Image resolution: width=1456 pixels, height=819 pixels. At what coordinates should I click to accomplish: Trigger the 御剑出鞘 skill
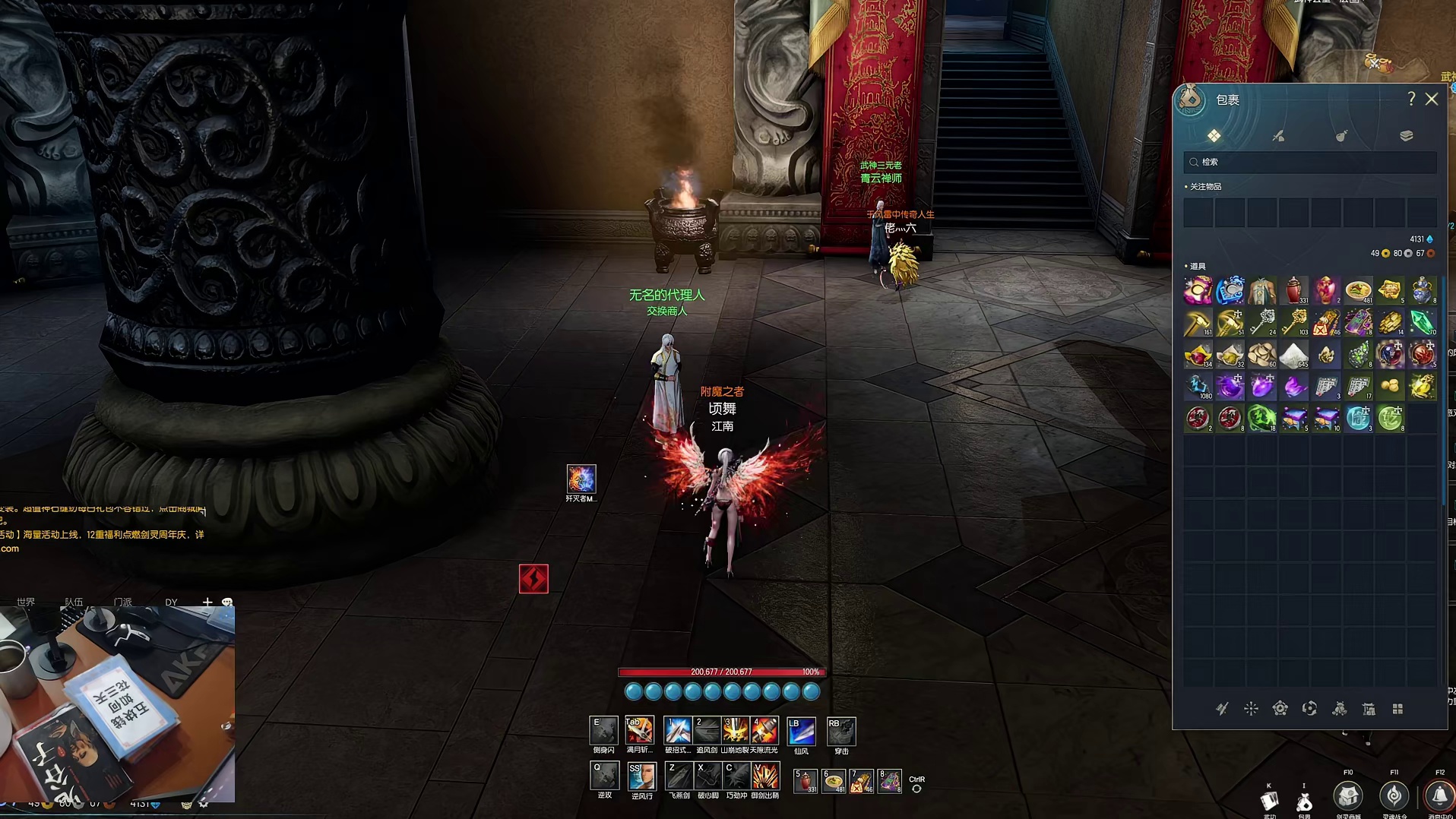(764, 776)
